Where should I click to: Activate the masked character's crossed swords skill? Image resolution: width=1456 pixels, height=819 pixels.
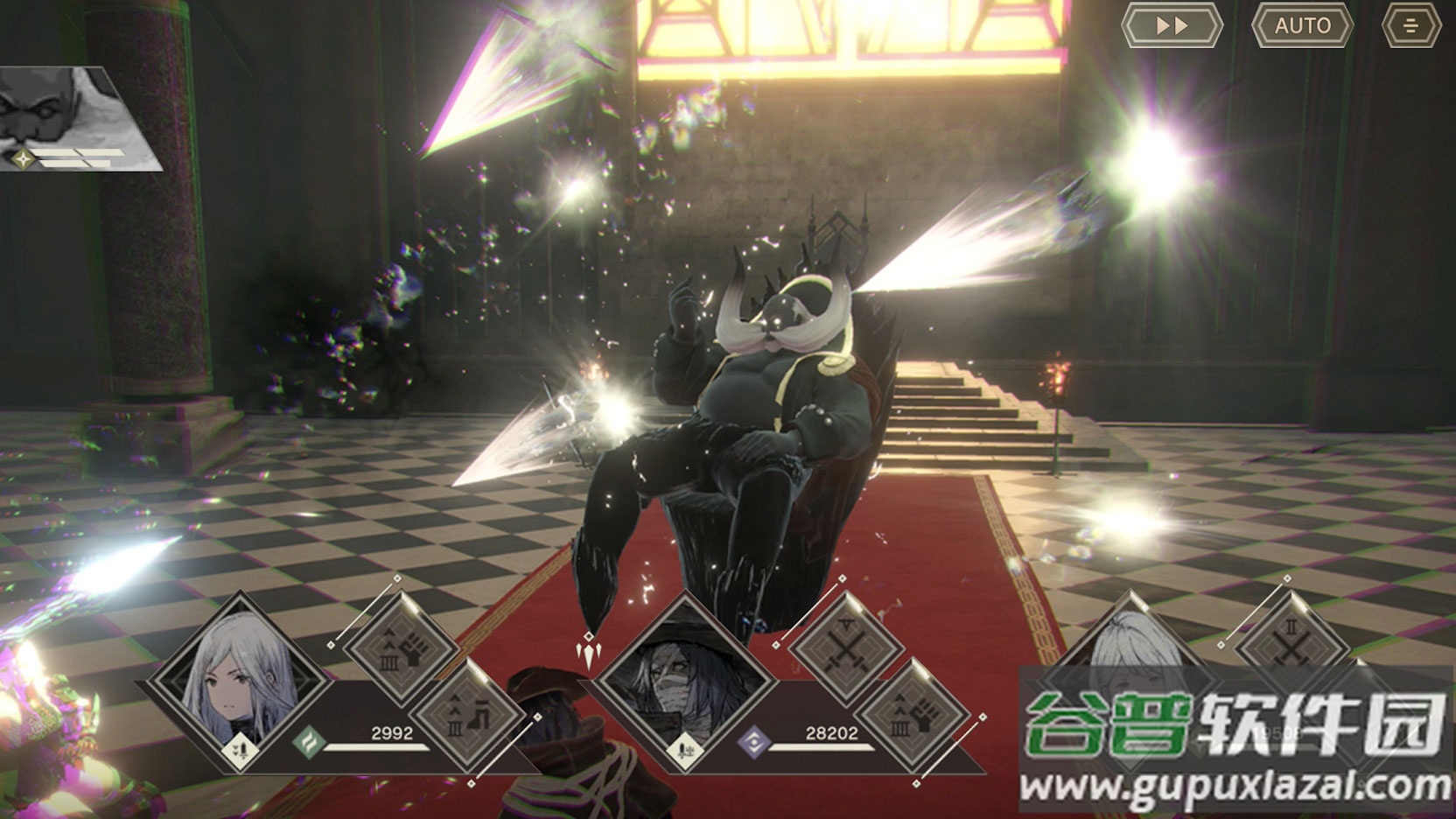coord(845,647)
